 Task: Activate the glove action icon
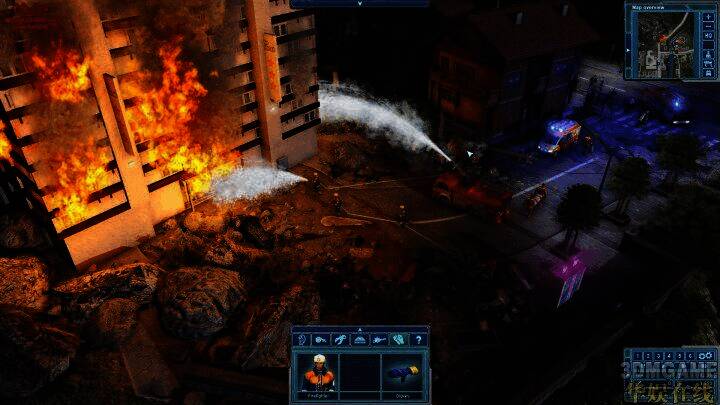398,340
